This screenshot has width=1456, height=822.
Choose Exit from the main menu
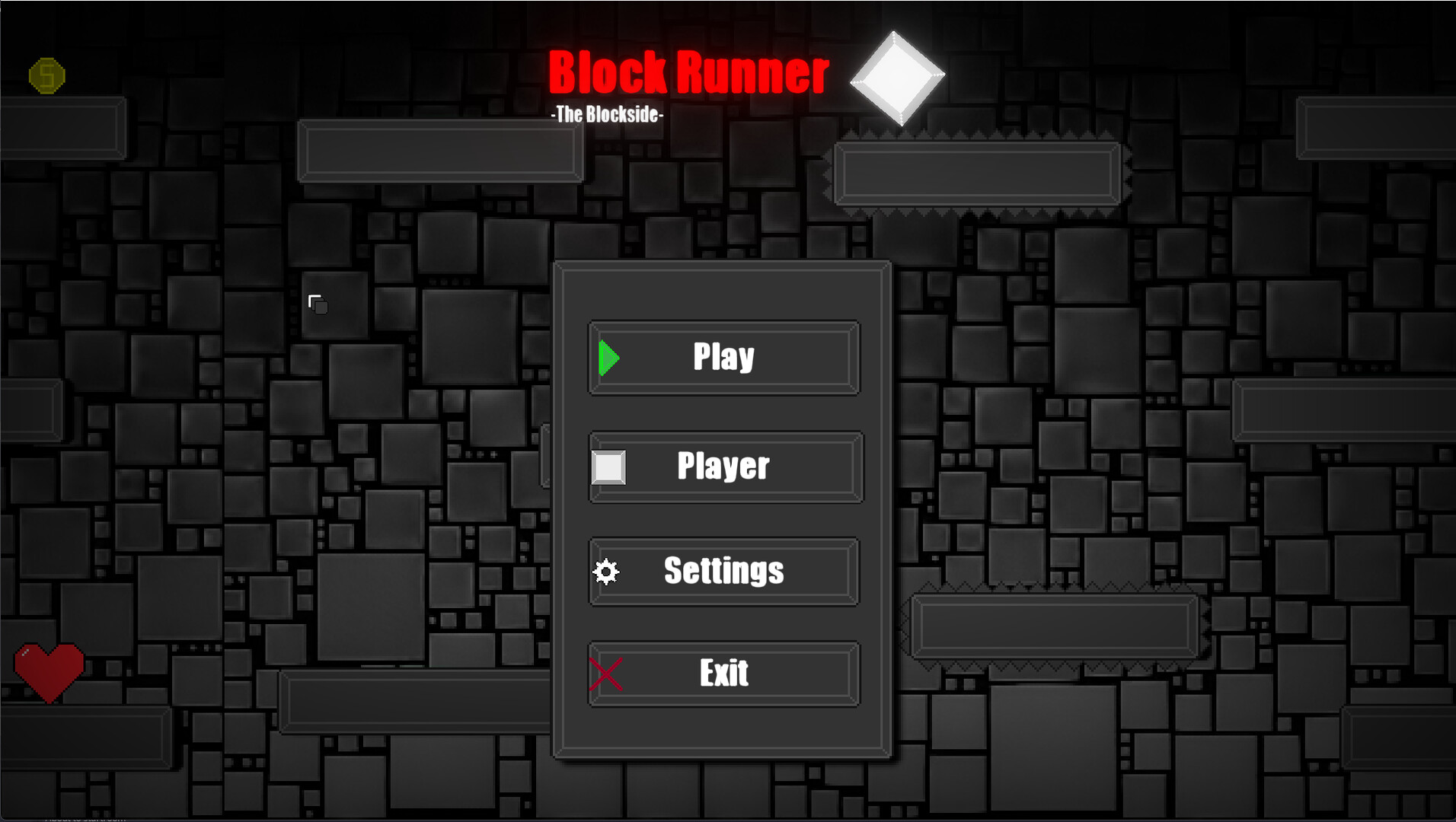coord(723,673)
